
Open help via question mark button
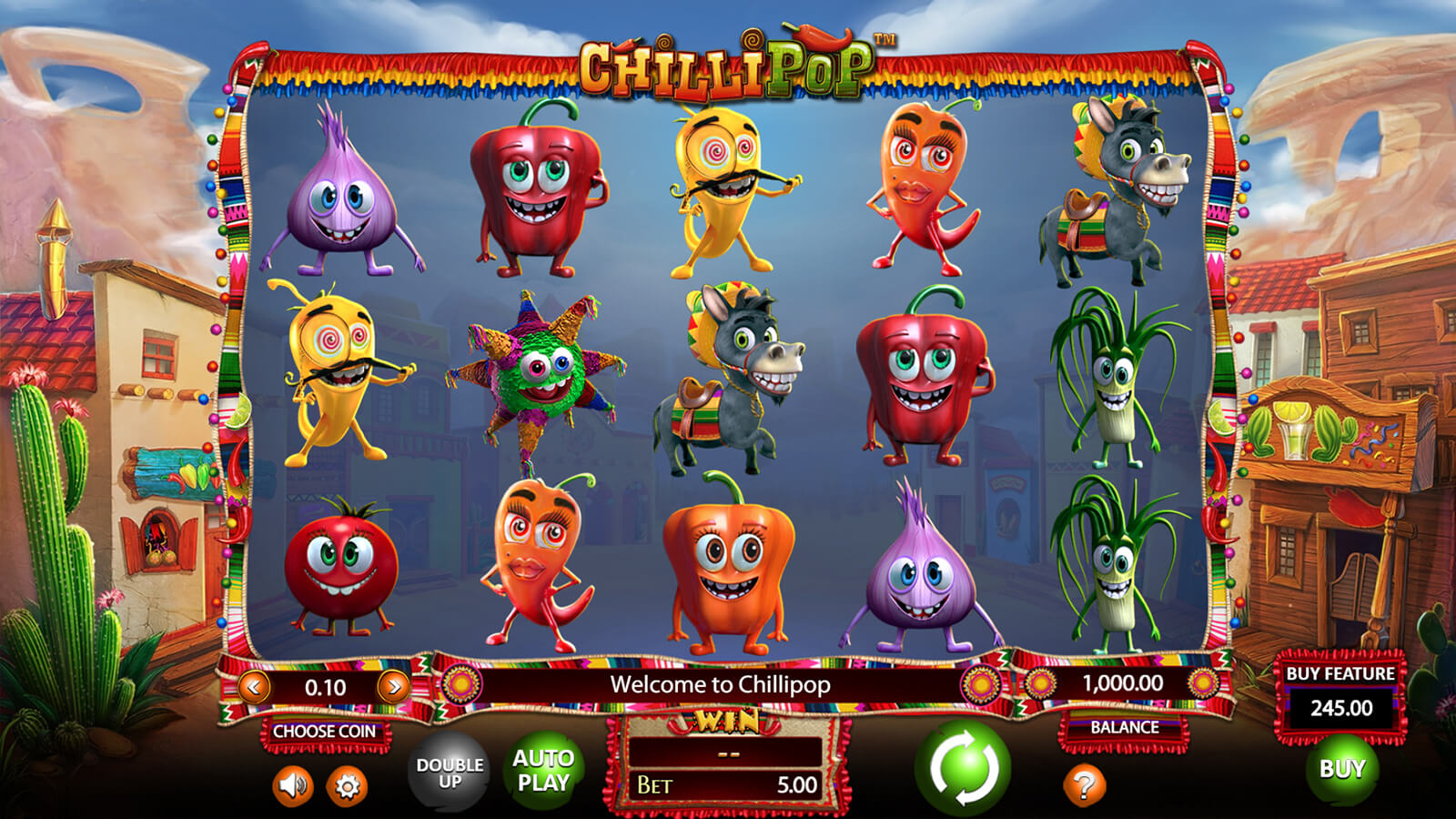[1084, 784]
